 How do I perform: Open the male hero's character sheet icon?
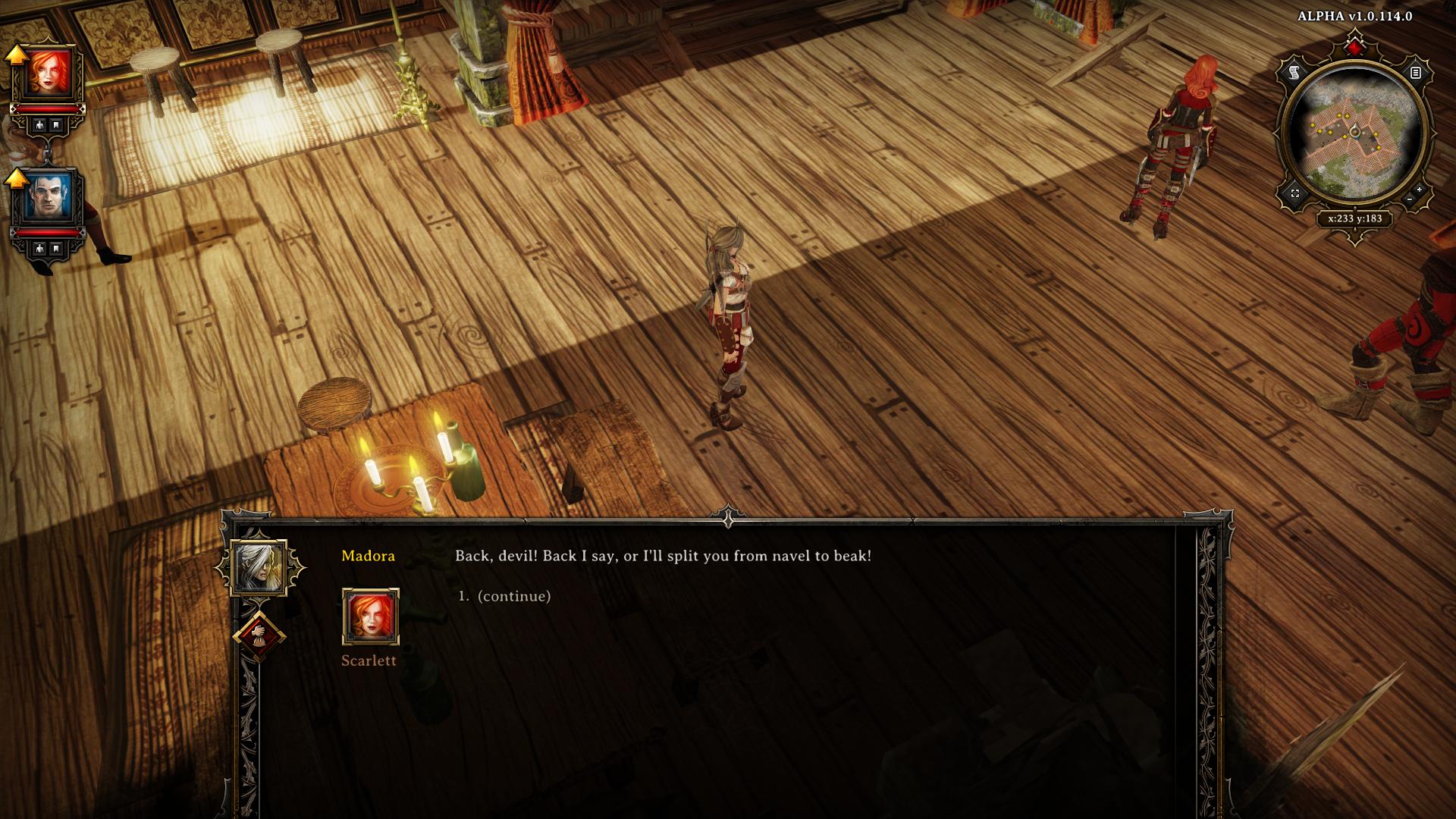tap(38, 249)
